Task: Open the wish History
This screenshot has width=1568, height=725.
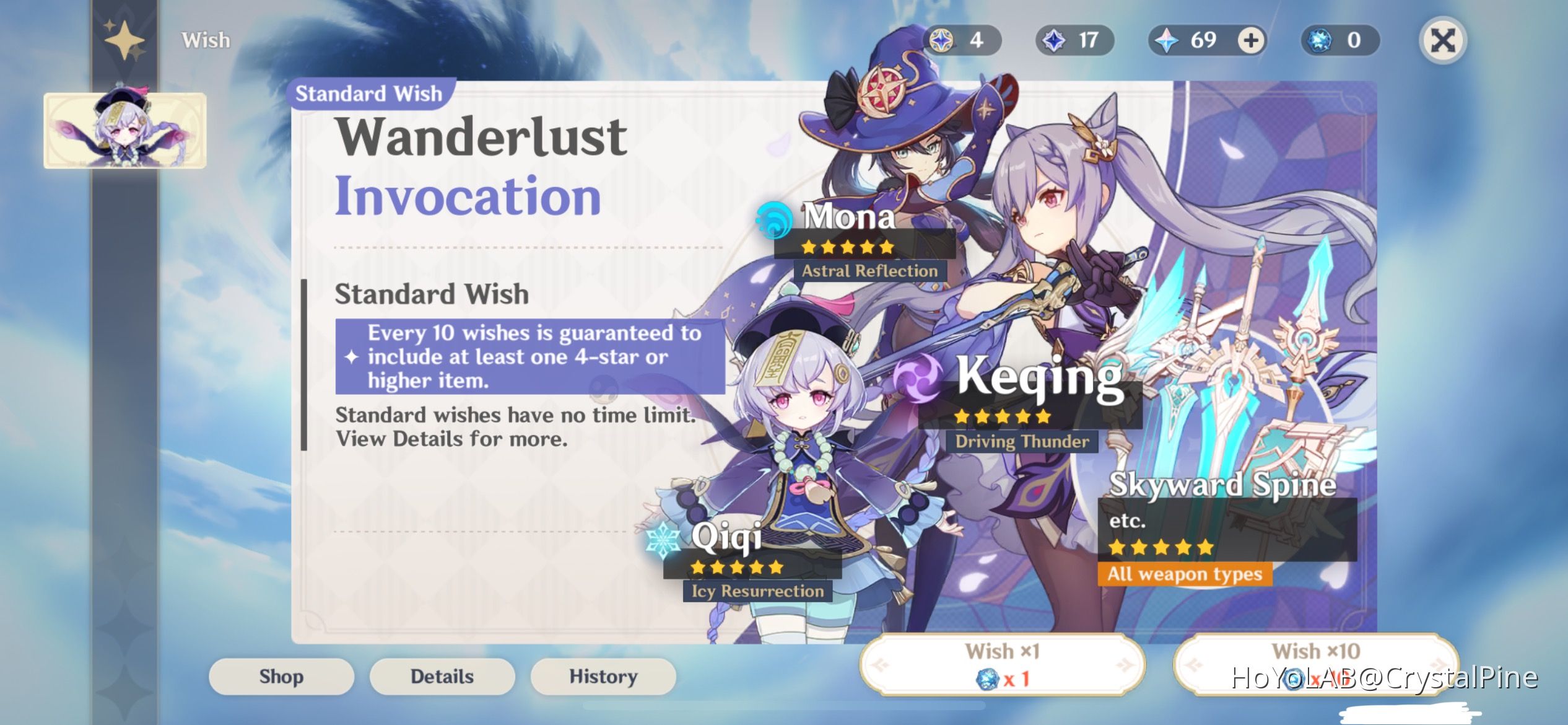Action: [603, 676]
